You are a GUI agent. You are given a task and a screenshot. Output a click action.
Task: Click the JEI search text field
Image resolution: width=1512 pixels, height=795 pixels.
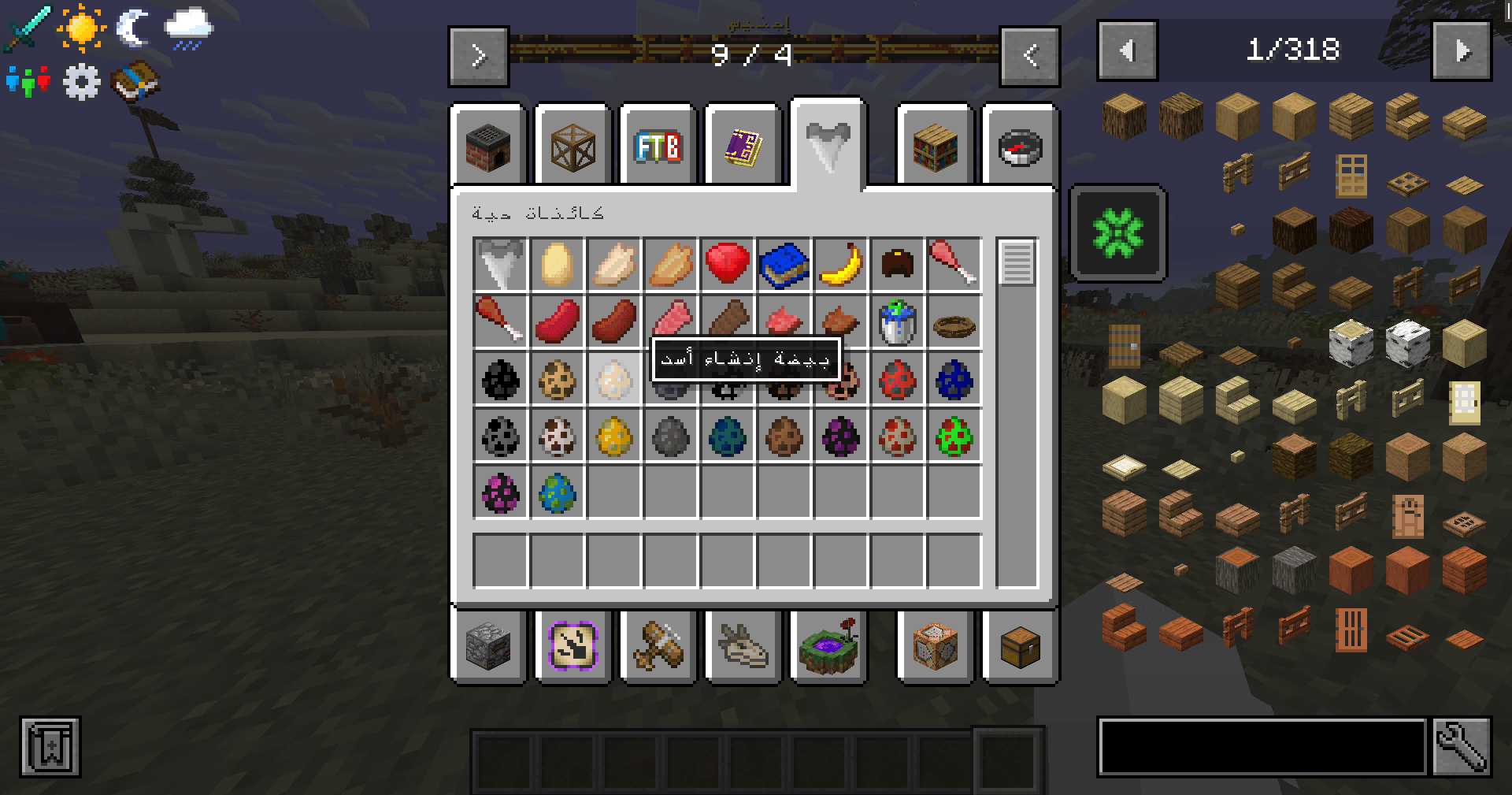pyautogui.click(x=1262, y=746)
